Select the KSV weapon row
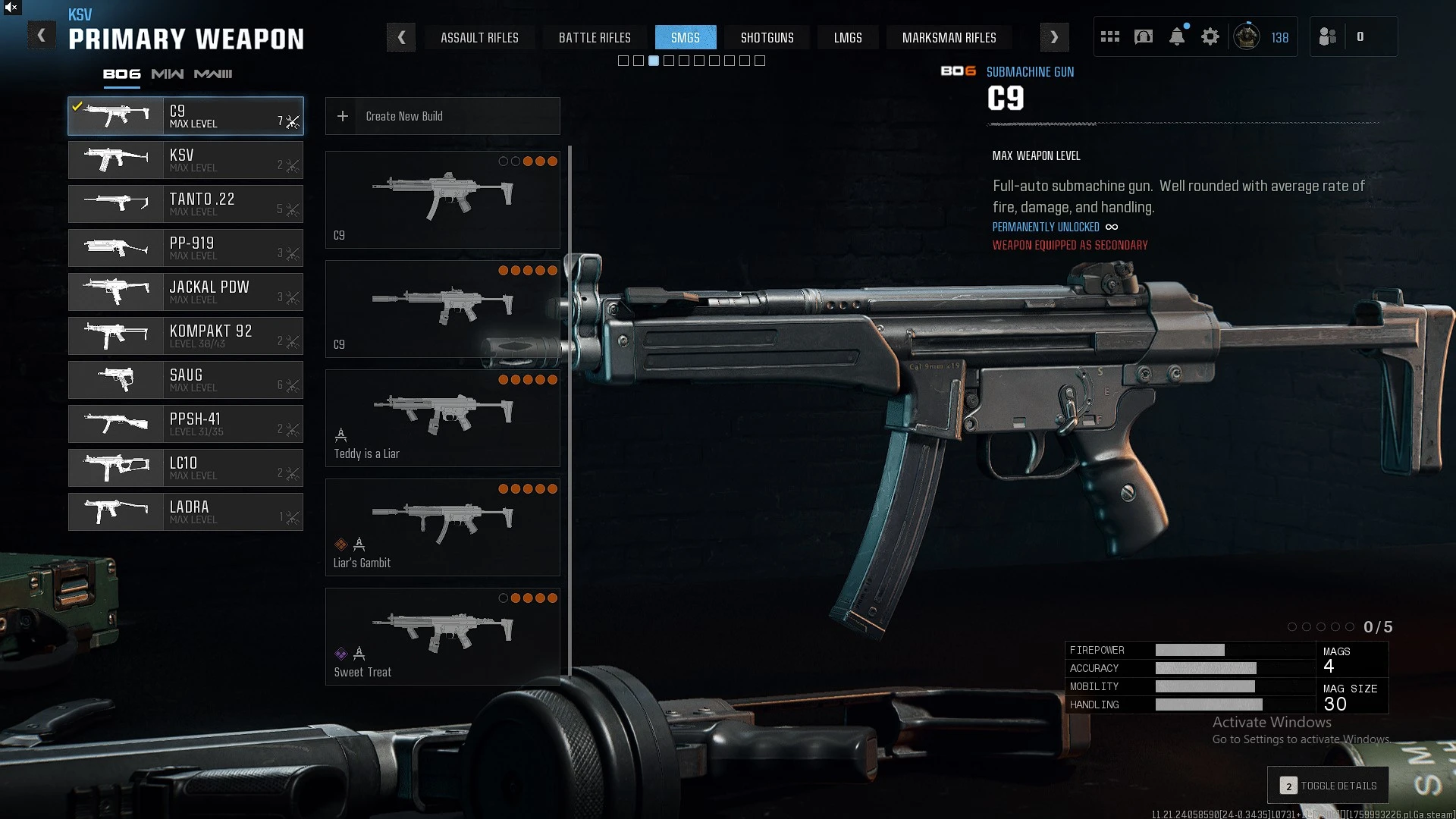 pos(186,160)
